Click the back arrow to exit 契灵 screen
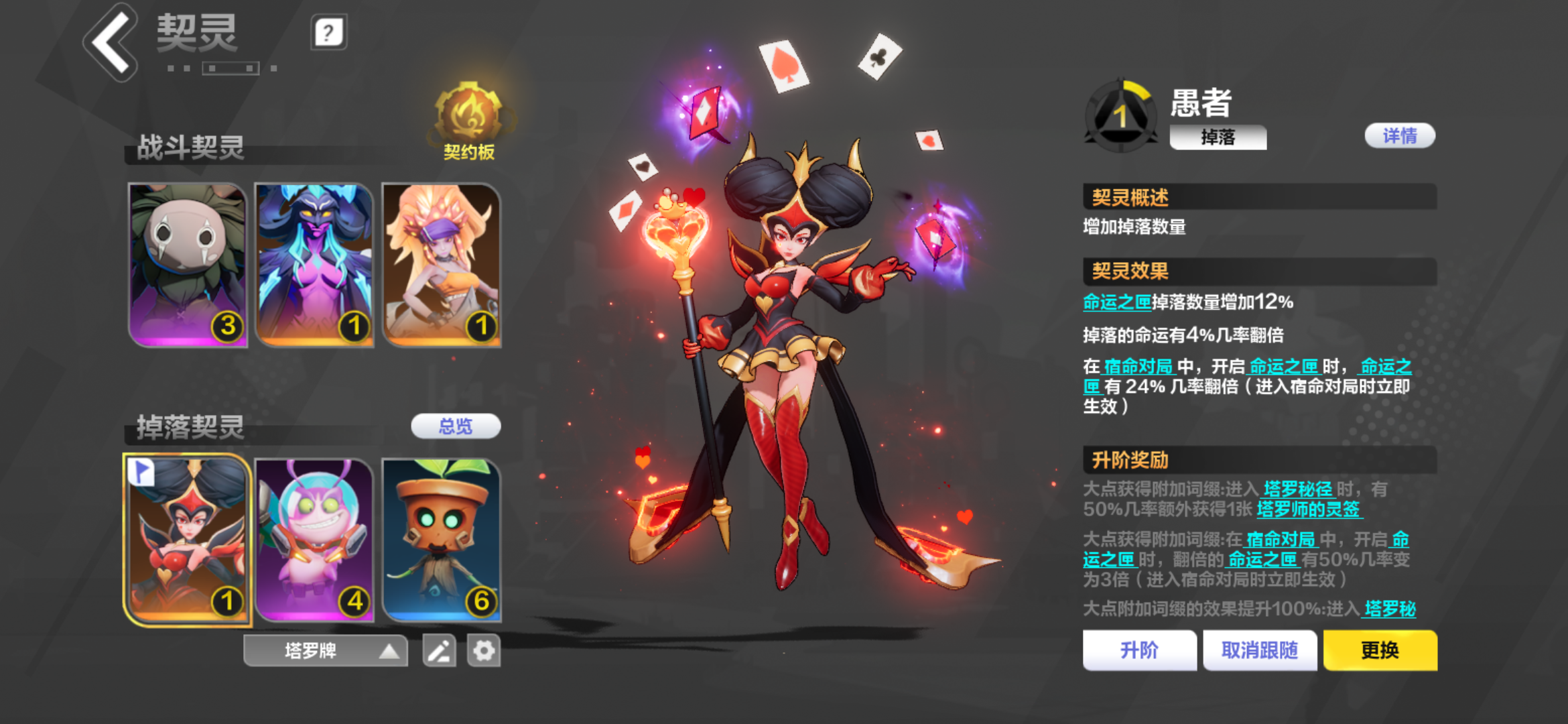The image size is (1568, 724). [x=109, y=42]
